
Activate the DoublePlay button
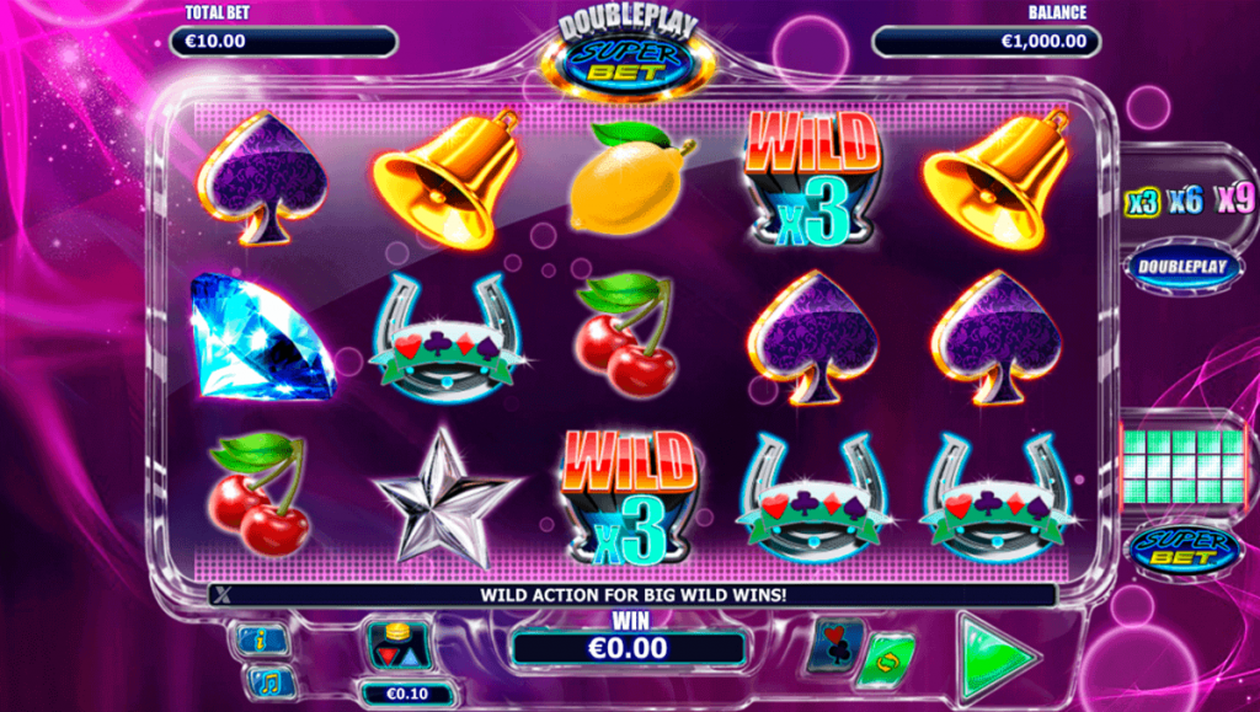click(x=1183, y=268)
